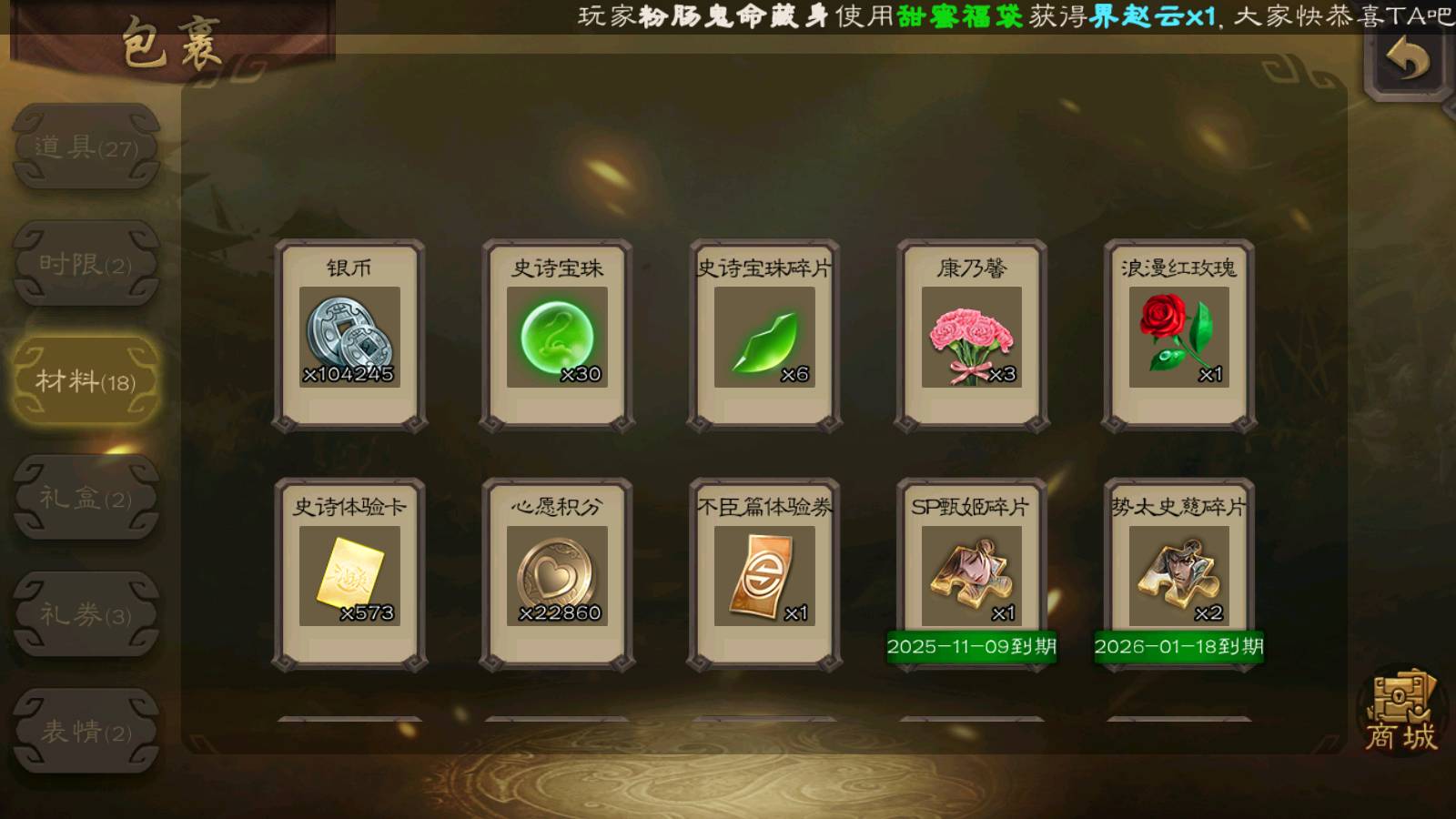Select the 银币 silver coins item
This screenshot has height=819, width=1456.
349,336
